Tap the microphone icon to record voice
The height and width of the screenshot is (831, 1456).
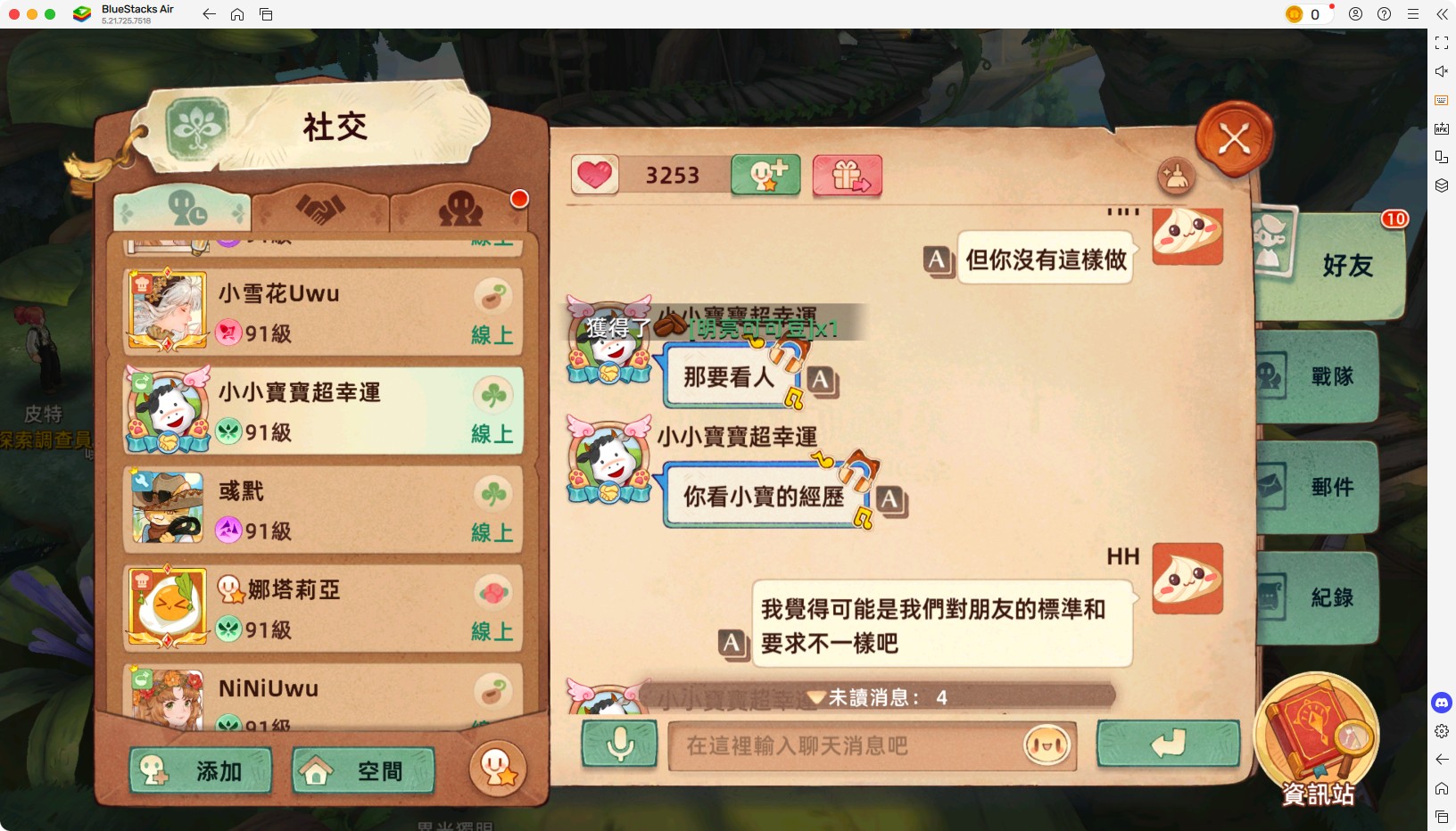pos(618,745)
